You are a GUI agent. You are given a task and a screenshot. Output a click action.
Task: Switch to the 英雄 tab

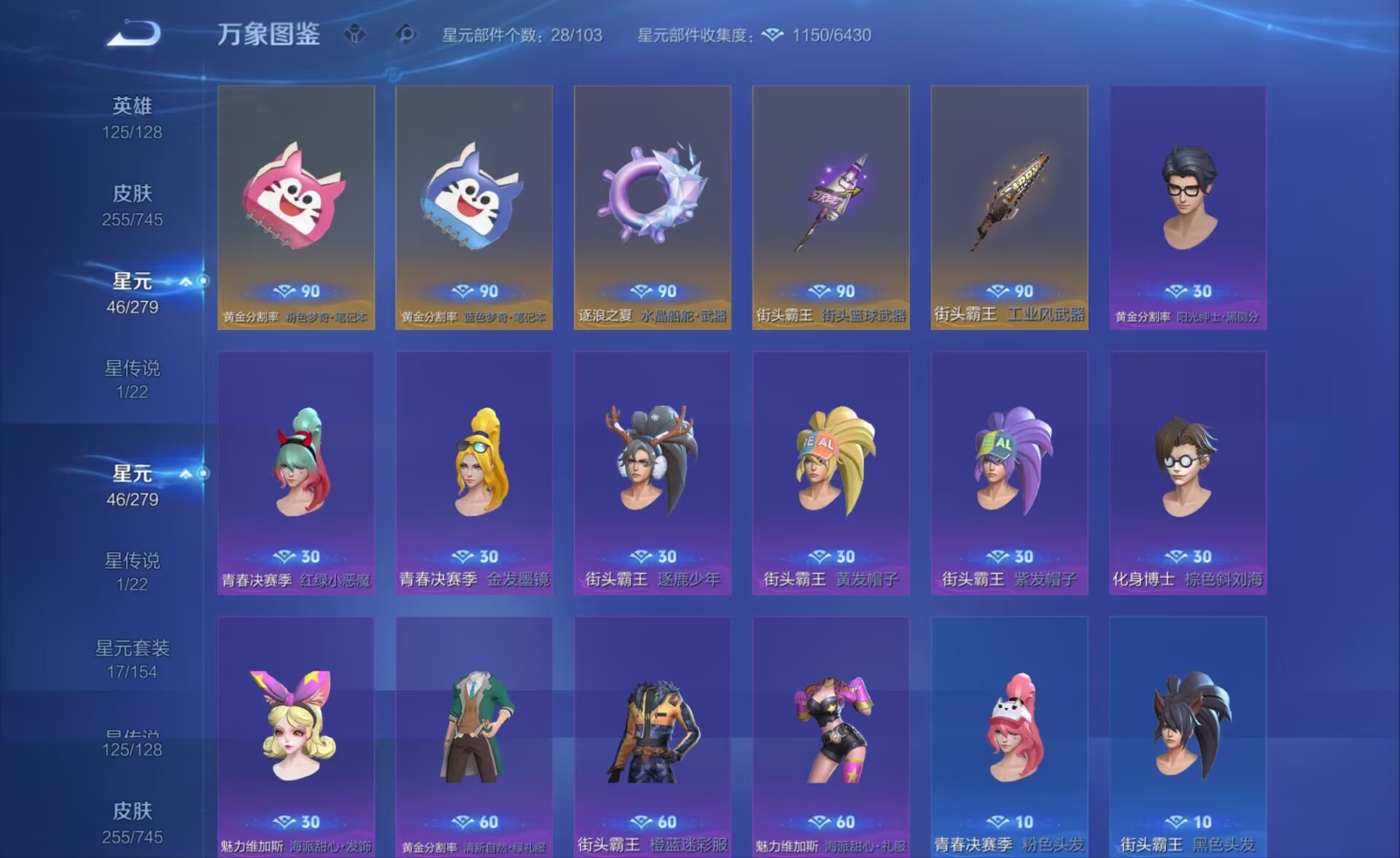(132, 117)
